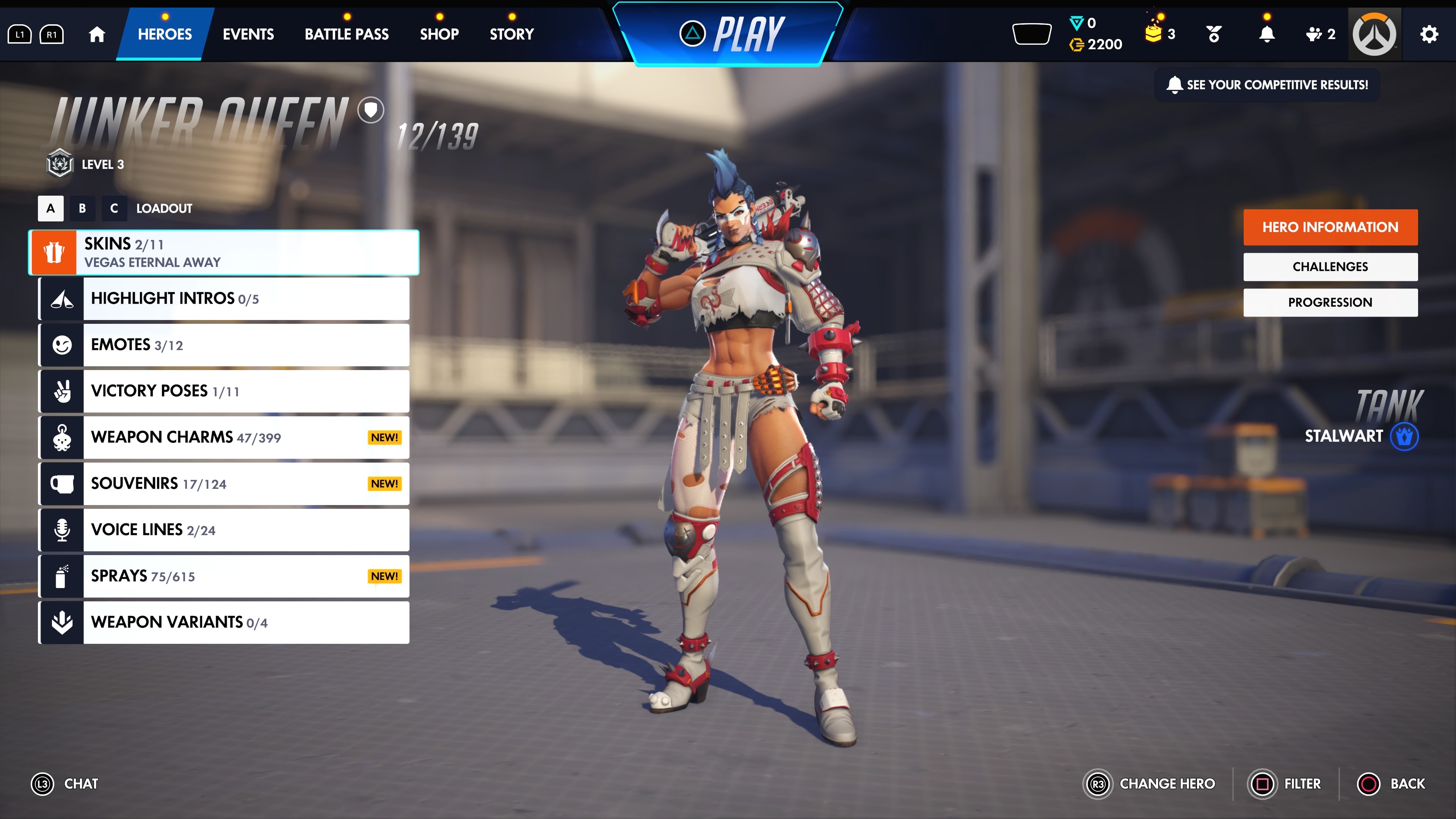
Task: Open the Heroes tab
Action: click(x=165, y=34)
